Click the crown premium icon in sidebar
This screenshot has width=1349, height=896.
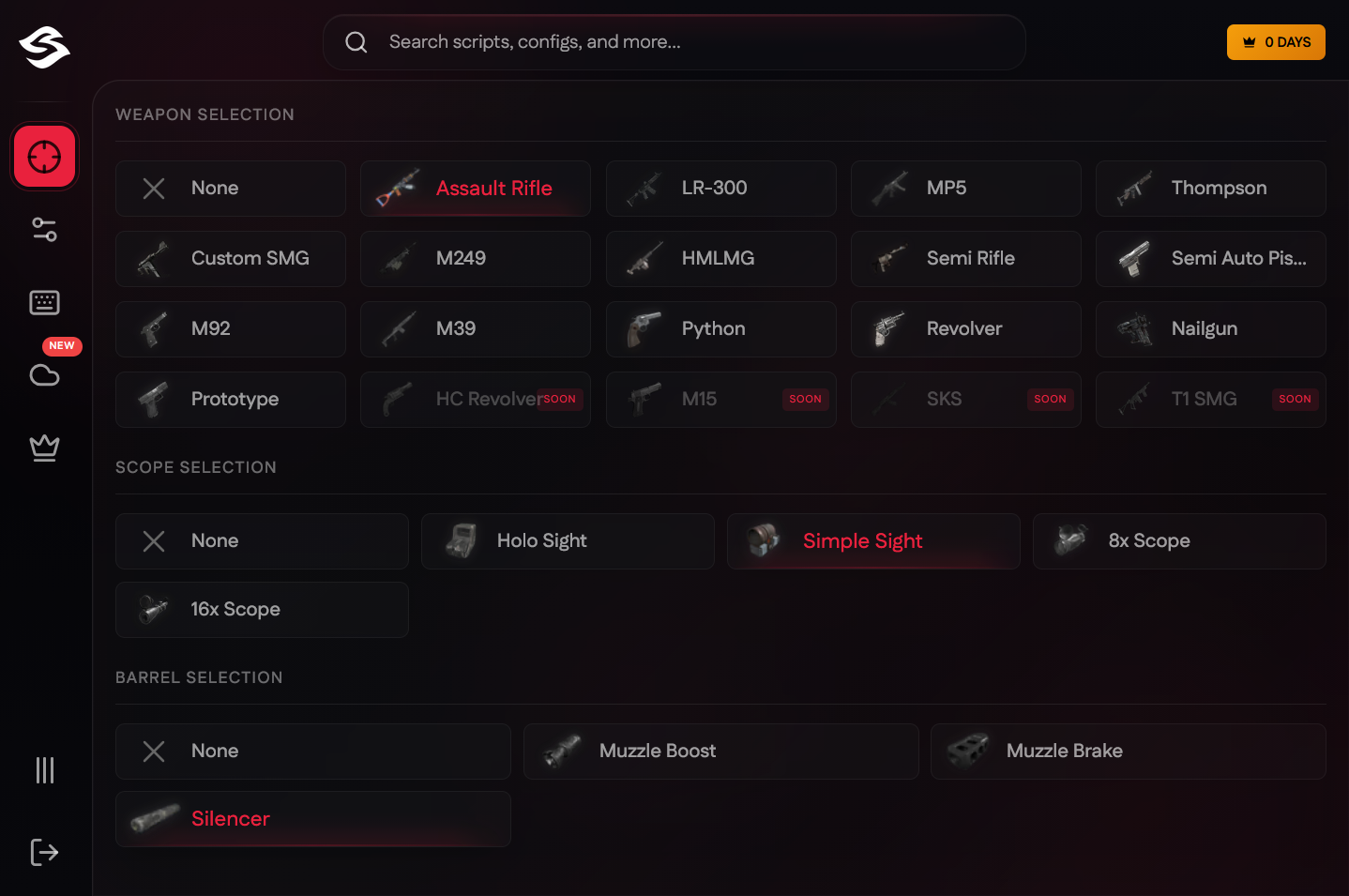[x=44, y=448]
